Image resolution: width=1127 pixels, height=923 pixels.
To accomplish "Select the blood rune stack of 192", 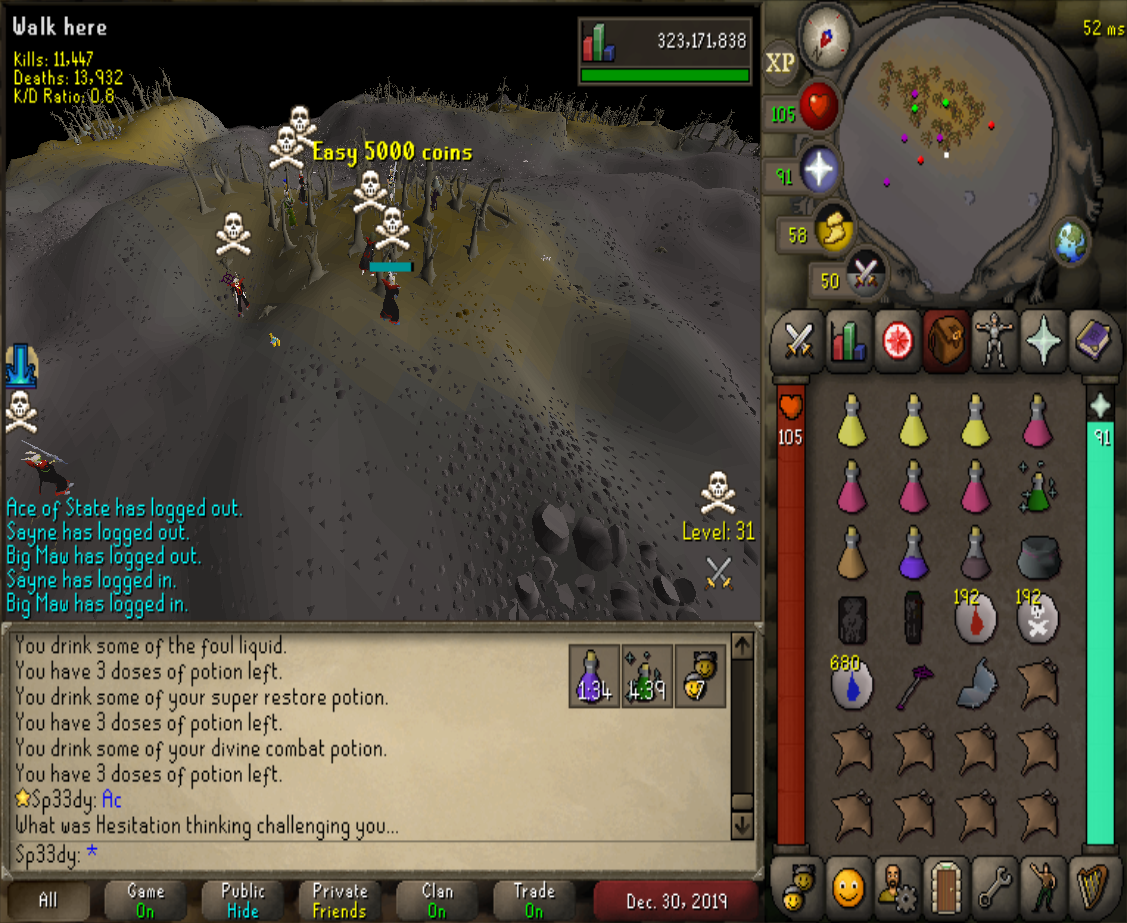I will tap(975, 620).
